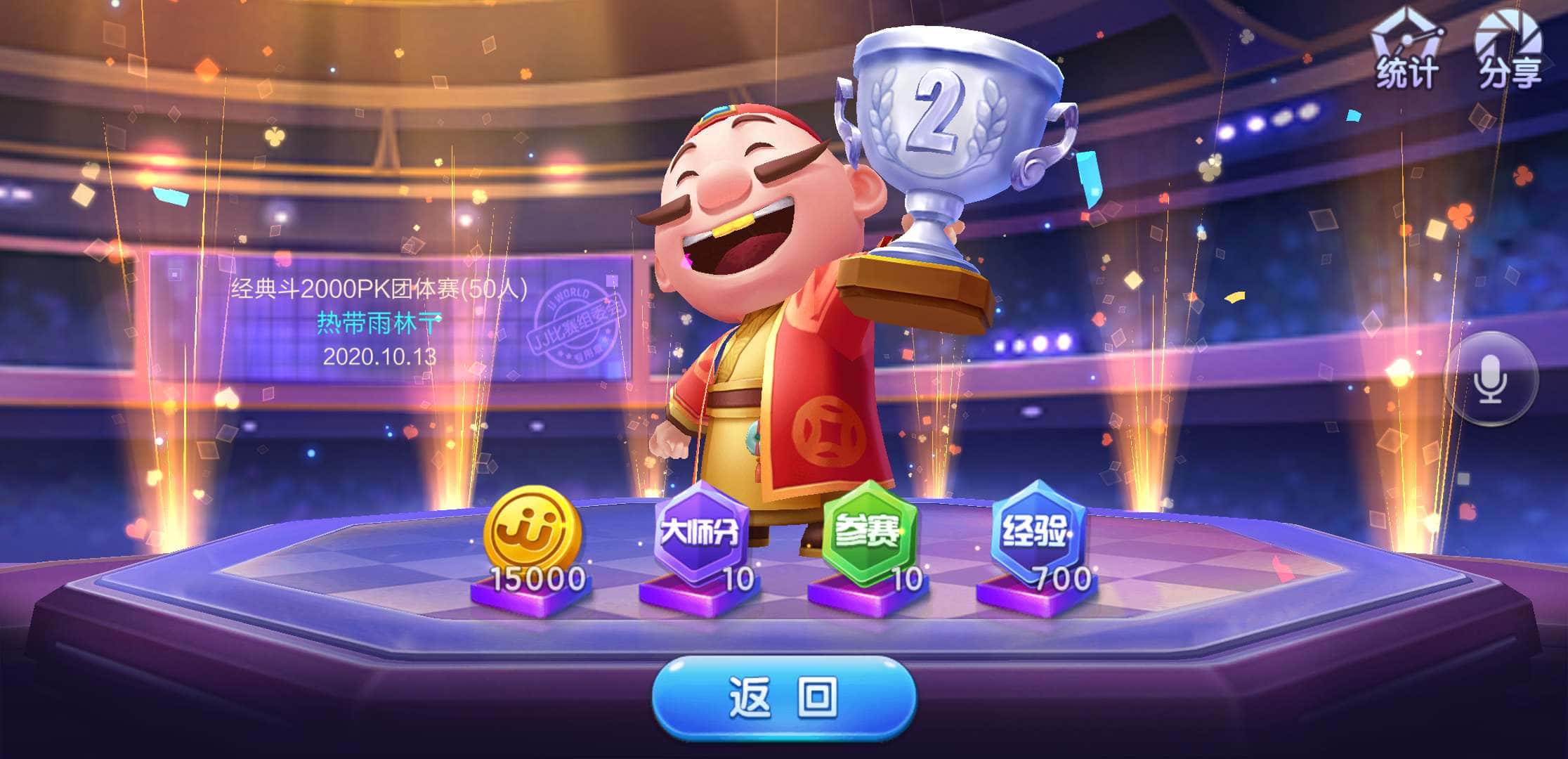
Task: Click the blue 经验 experience badge icon
Action: pyautogui.click(x=1038, y=531)
